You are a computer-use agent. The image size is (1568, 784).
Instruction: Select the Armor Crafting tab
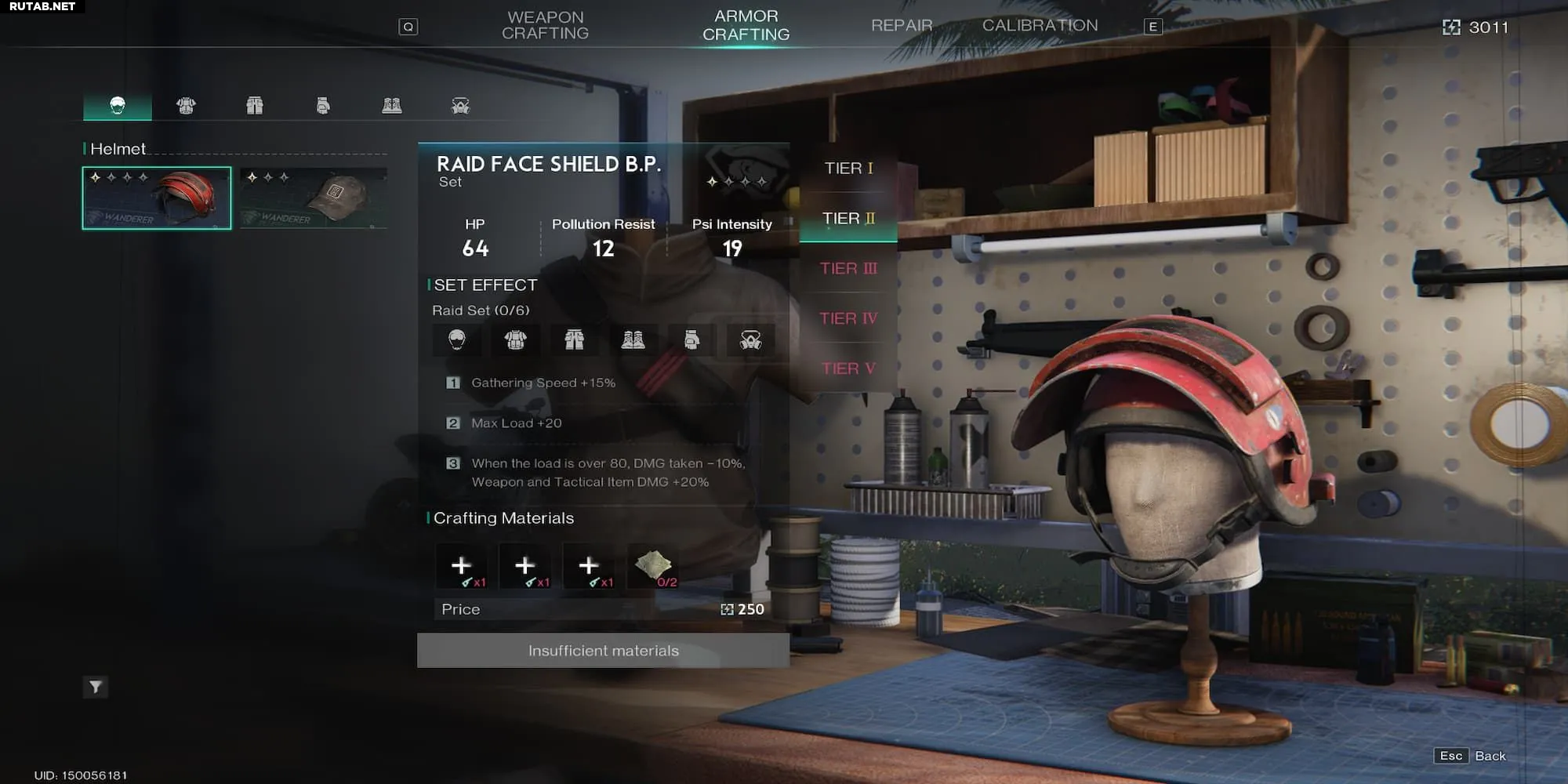click(746, 26)
